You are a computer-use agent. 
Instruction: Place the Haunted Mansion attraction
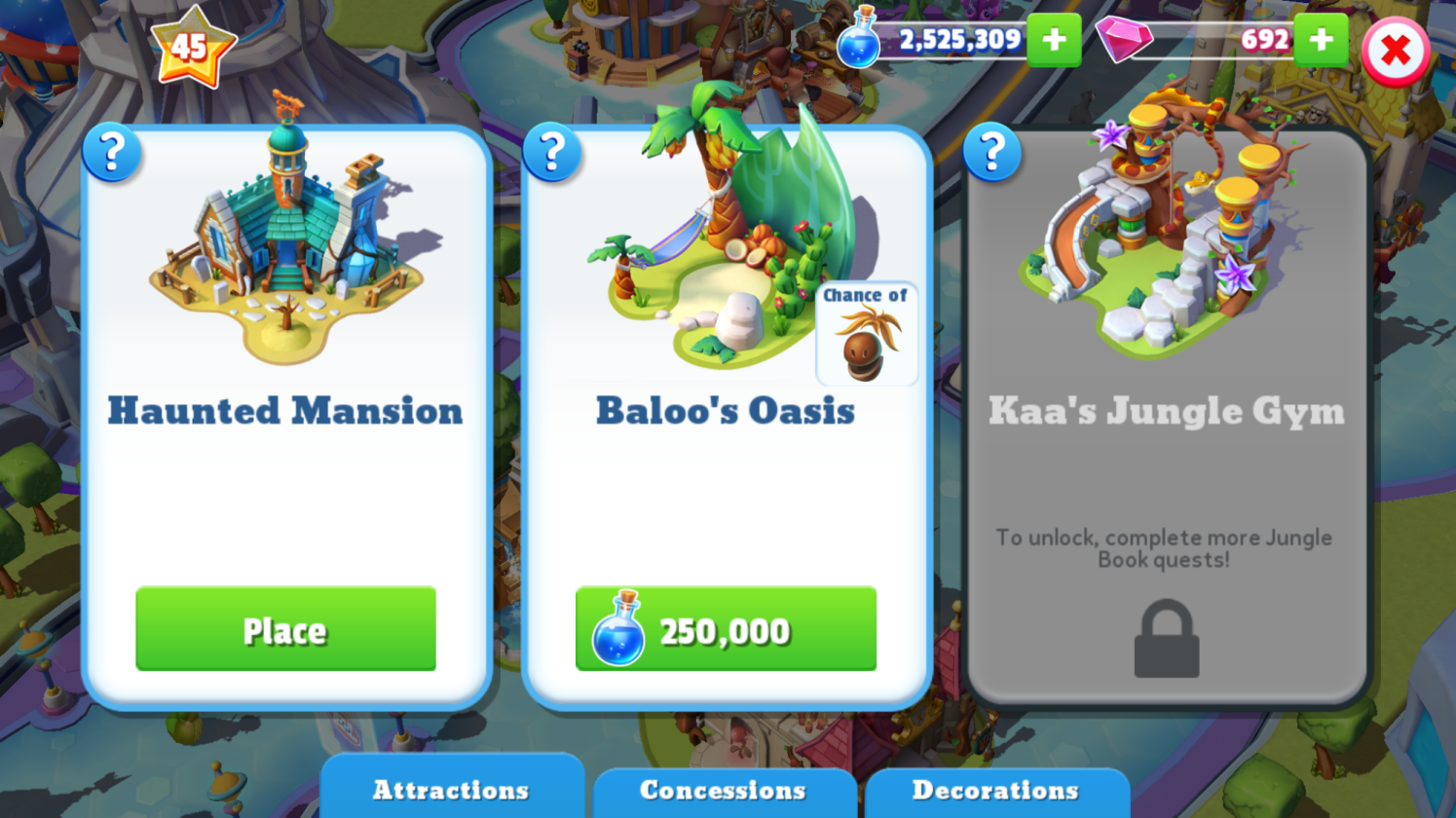[x=285, y=629]
